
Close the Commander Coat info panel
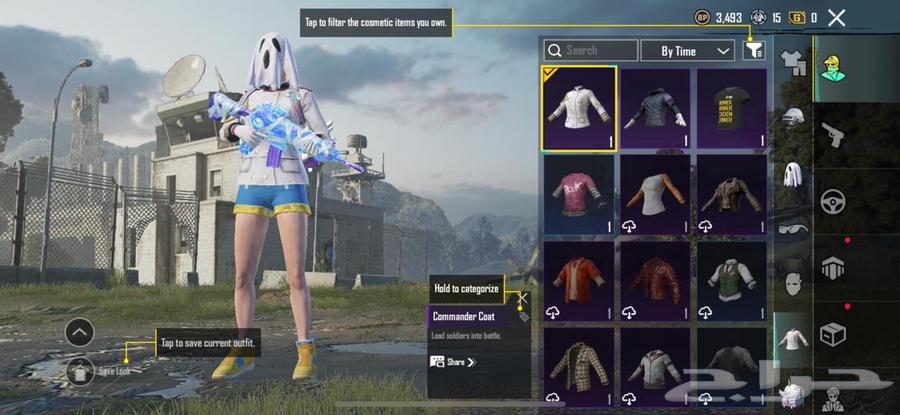(522, 297)
